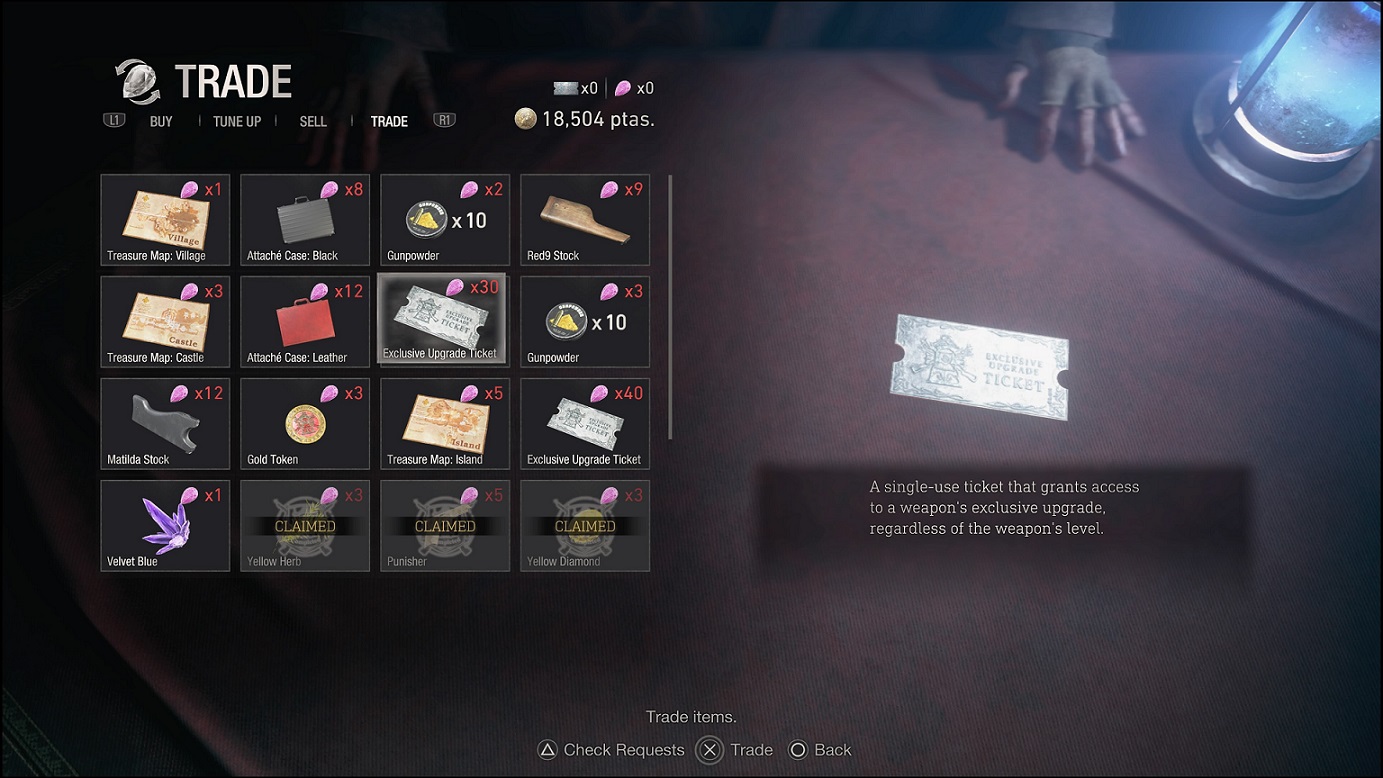Click the TRADE tab label
This screenshot has width=1383, height=778.
coord(389,121)
